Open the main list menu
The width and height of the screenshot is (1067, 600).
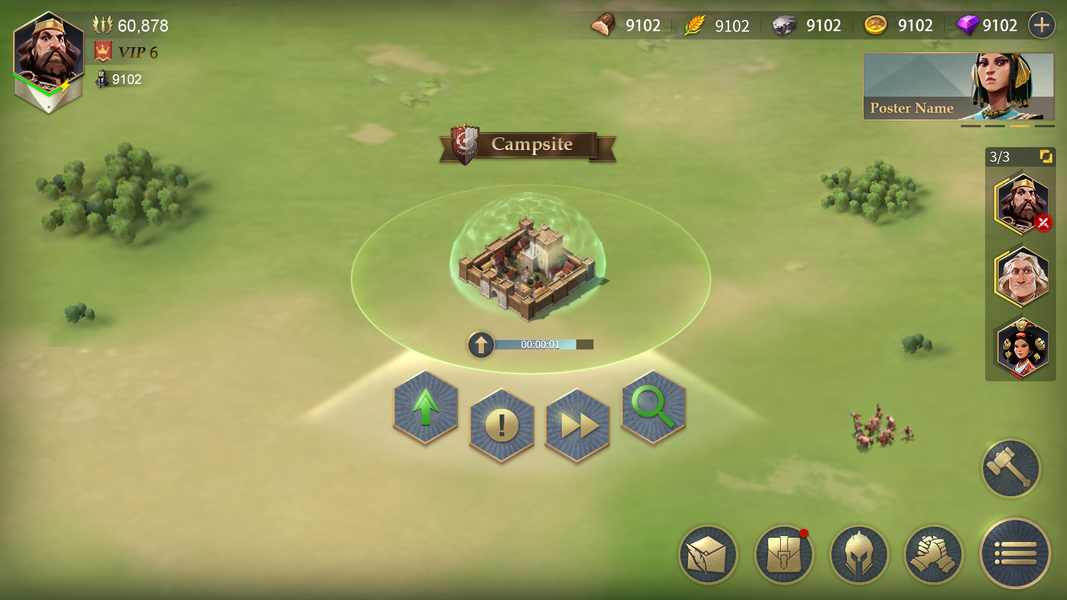[x=1016, y=553]
